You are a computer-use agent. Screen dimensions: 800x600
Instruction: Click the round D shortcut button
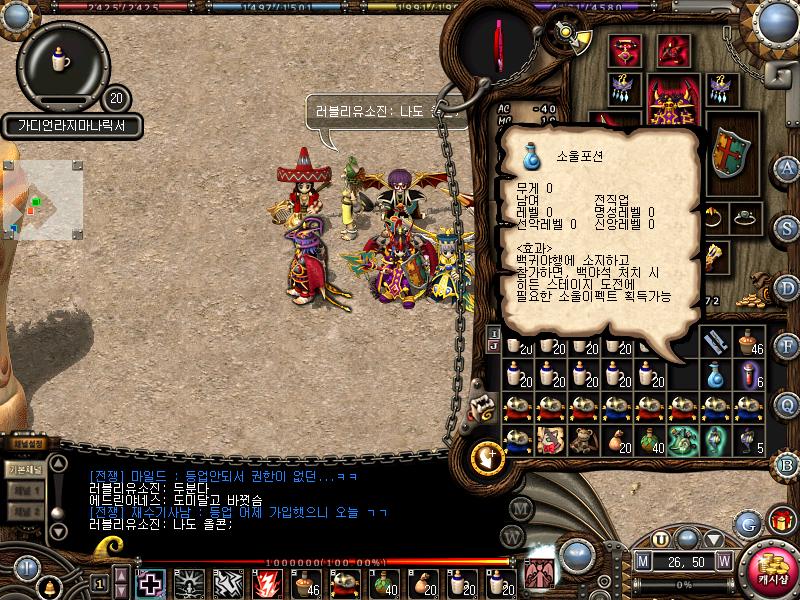tap(788, 287)
